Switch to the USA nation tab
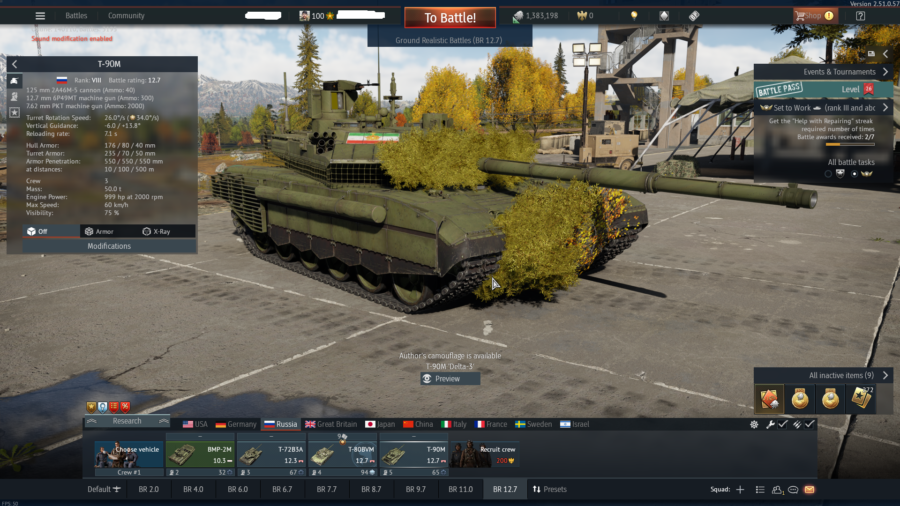The image size is (900, 506). (195, 424)
